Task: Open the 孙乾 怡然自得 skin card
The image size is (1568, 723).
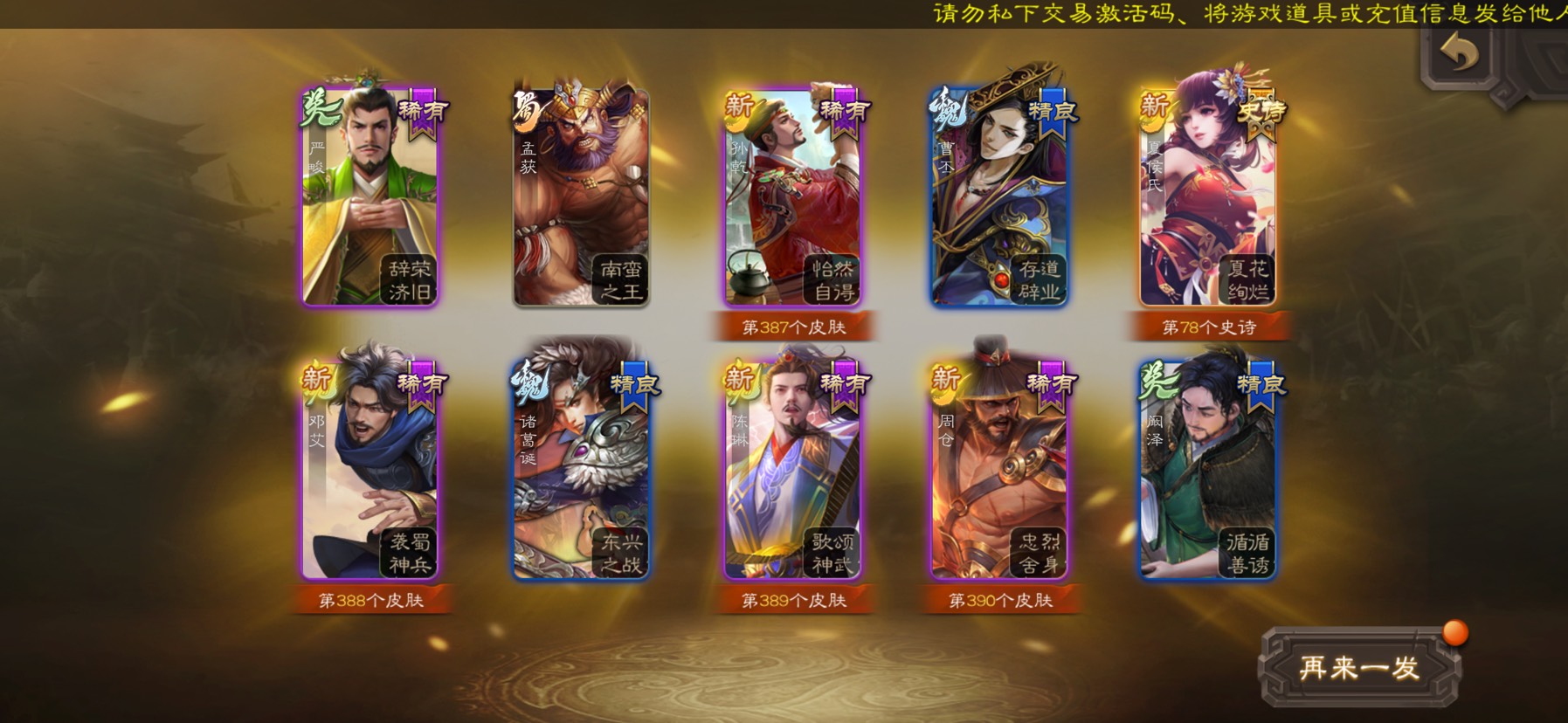Action: (792, 196)
